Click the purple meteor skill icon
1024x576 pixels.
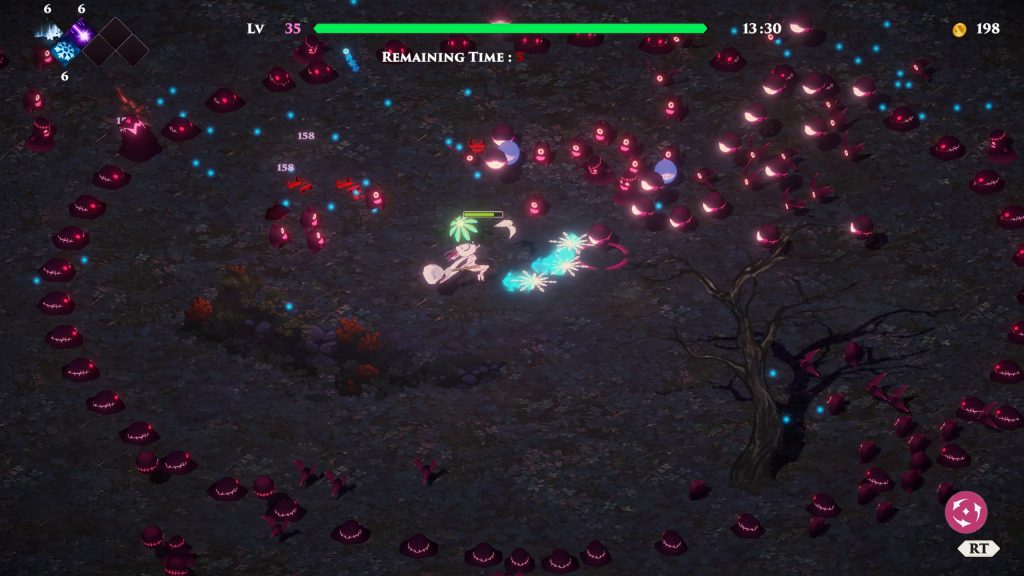(x=82, y=31)
